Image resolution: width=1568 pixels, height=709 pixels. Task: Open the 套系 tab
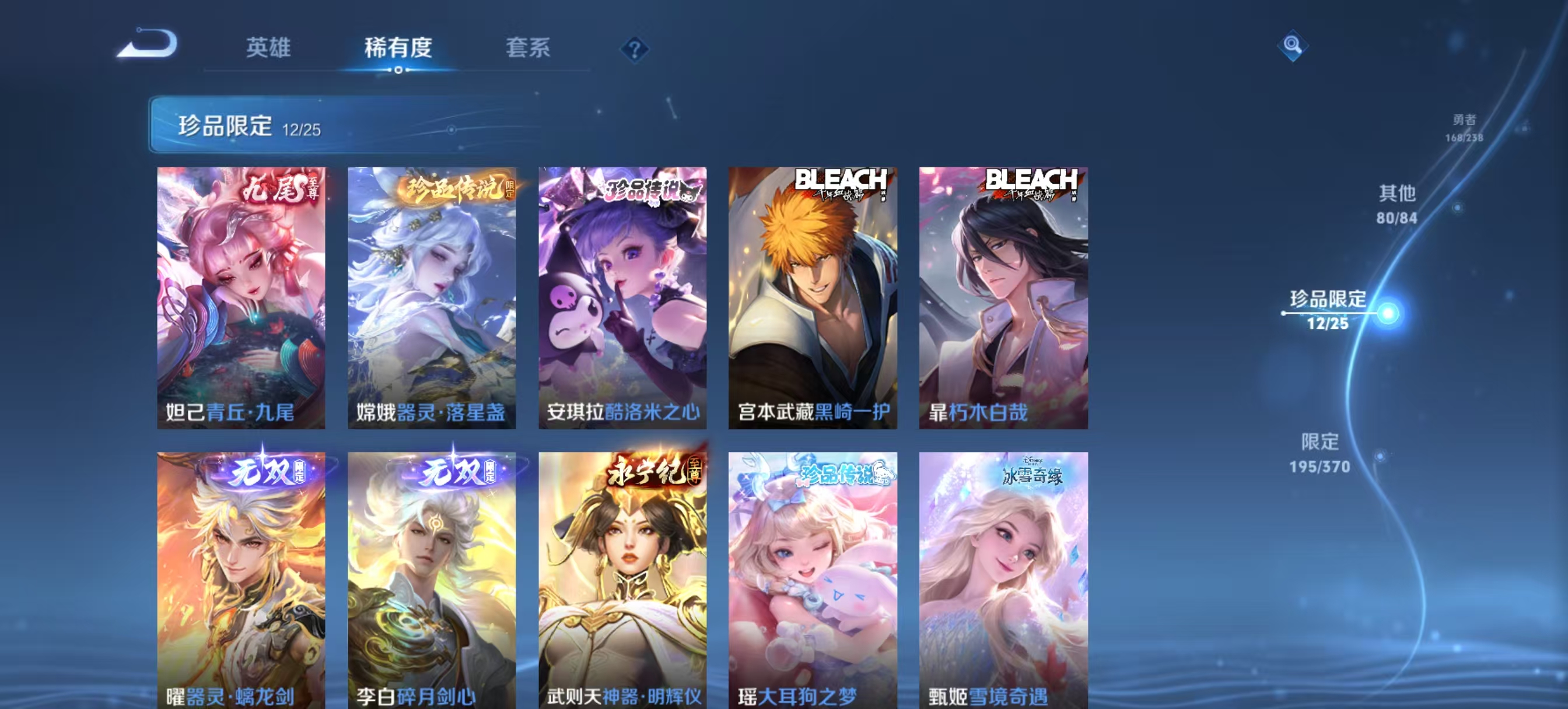[x=527, y=47]
